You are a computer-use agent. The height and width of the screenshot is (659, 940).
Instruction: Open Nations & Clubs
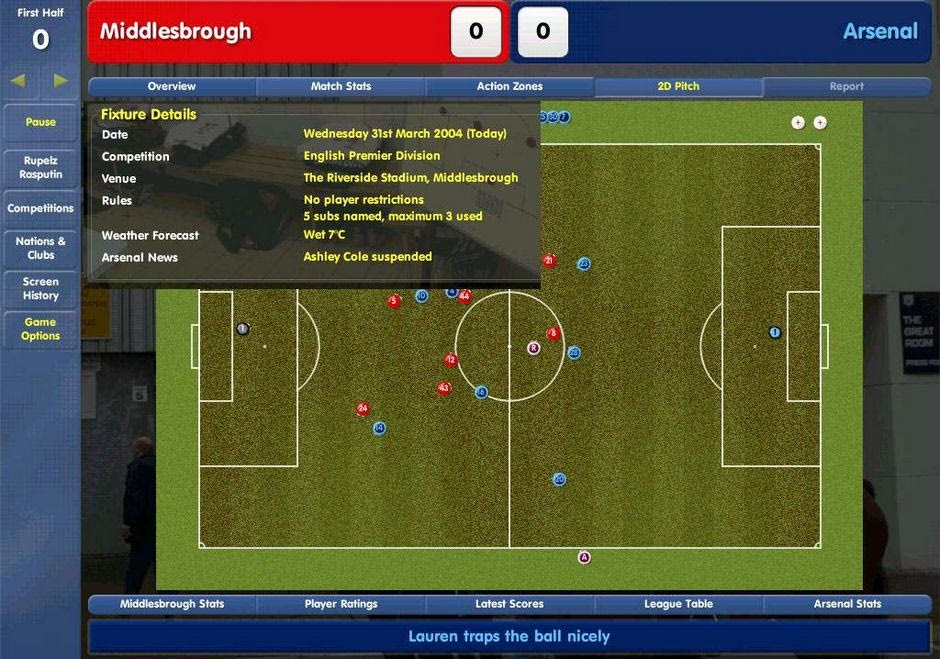(x=41, y=248)
